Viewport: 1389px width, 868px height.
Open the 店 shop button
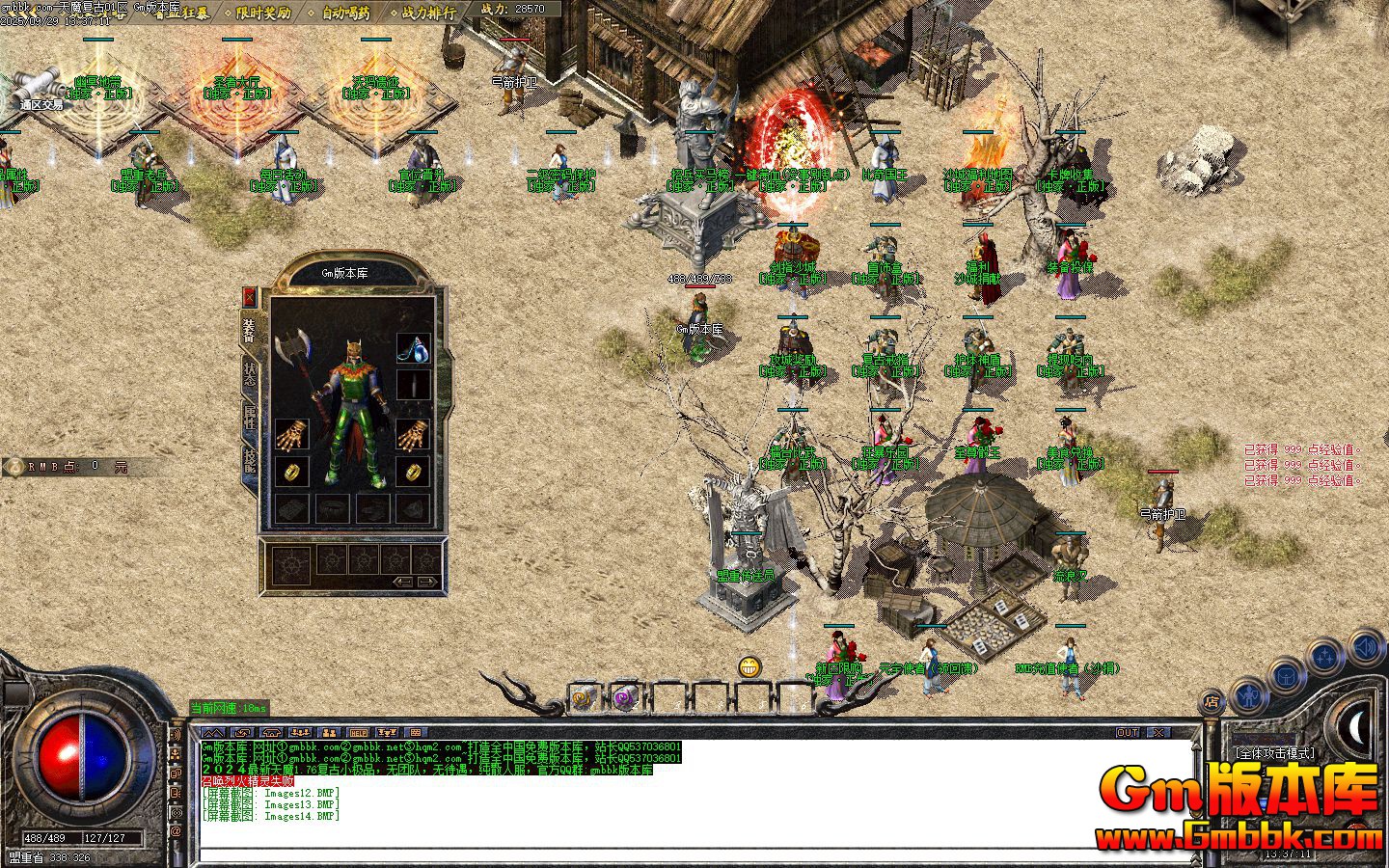tap(1211, 702)
